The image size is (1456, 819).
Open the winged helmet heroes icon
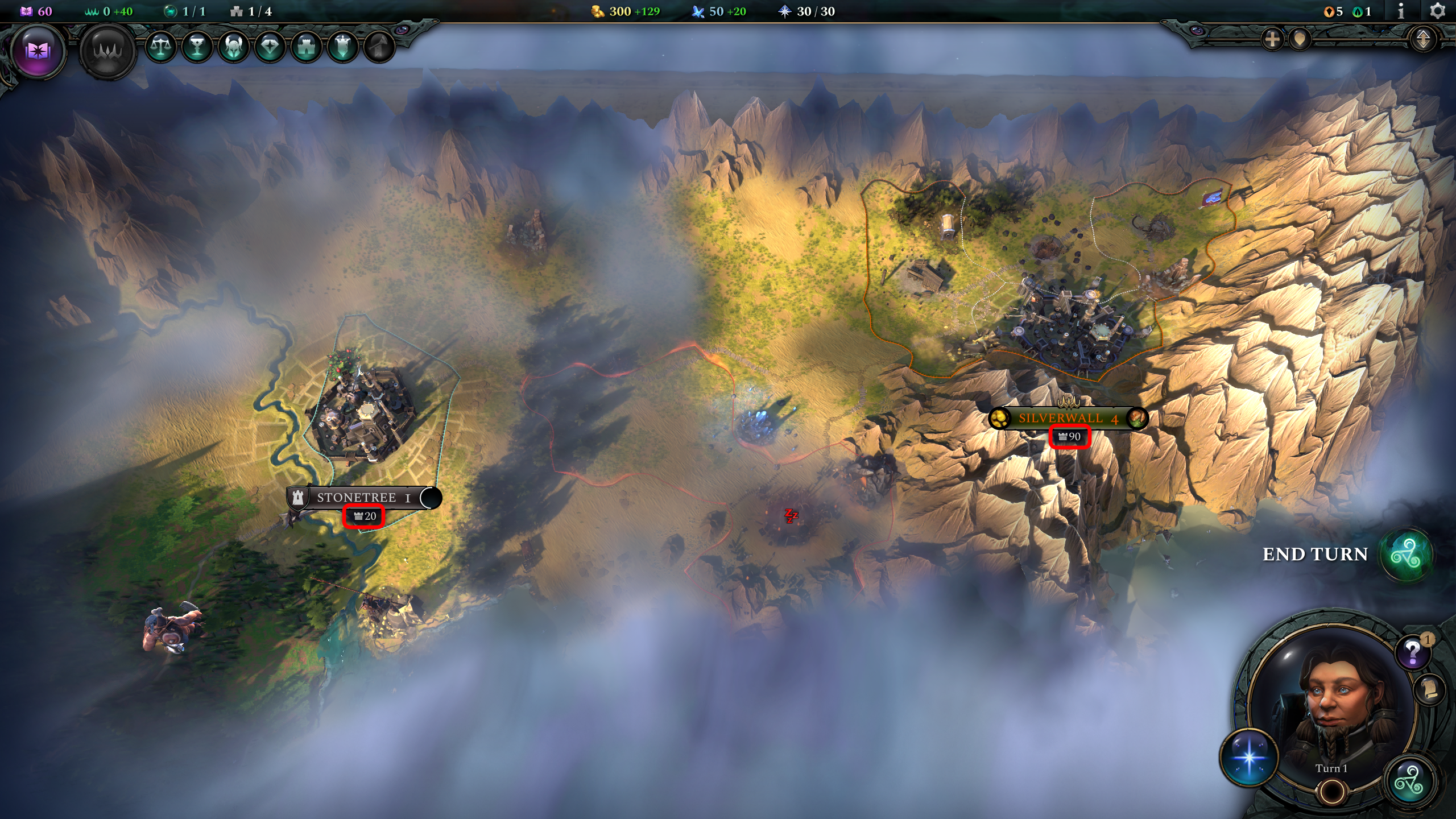click(234, 46)
